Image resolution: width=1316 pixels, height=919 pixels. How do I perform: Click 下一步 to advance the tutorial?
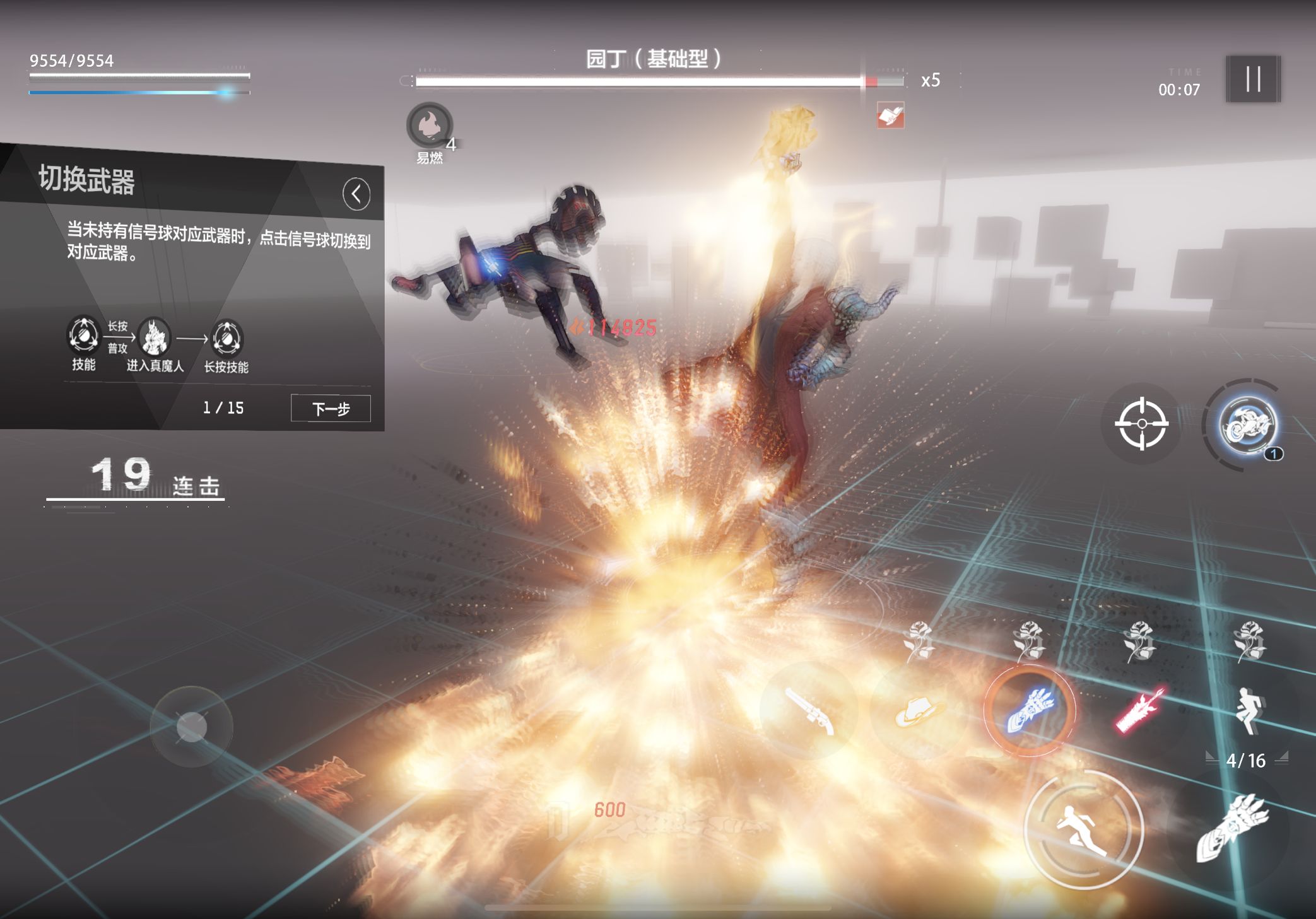click(331, 409)
